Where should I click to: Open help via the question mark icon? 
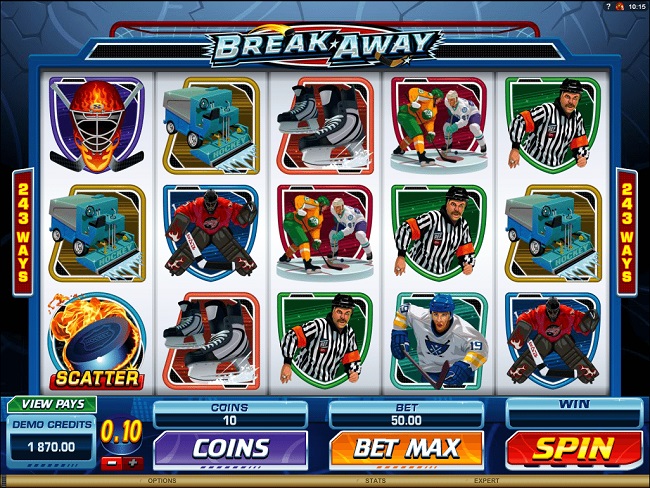[607, 6]
